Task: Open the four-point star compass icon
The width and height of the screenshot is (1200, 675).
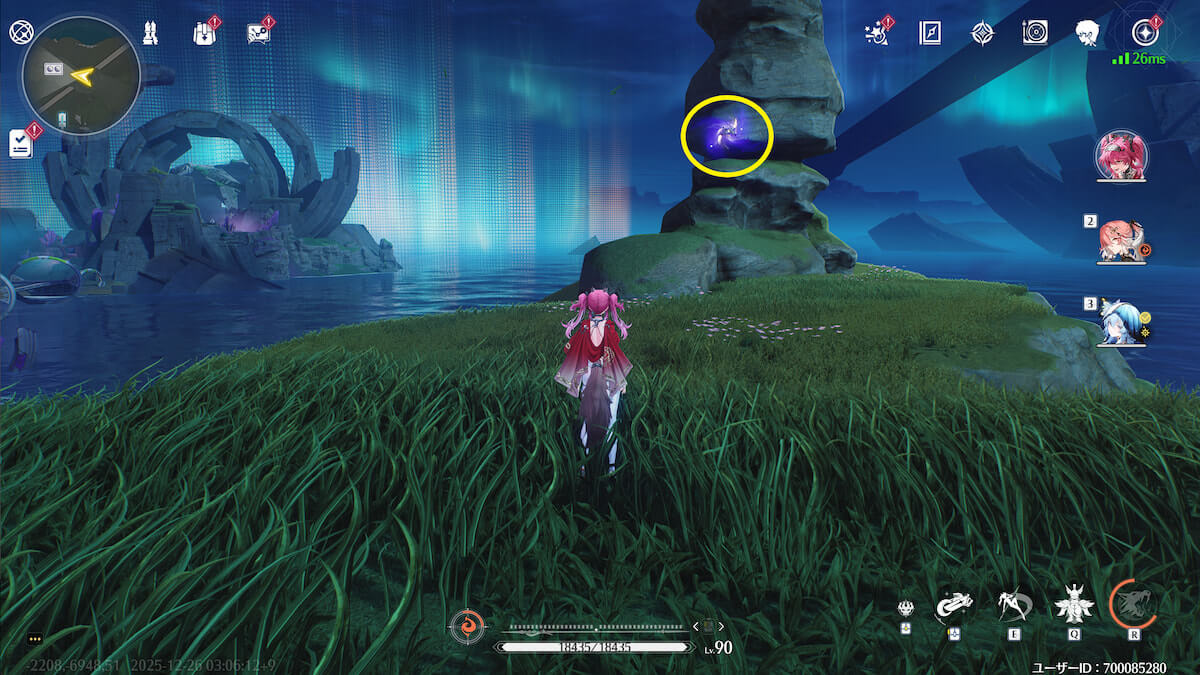Action: (x=983, y=33)
